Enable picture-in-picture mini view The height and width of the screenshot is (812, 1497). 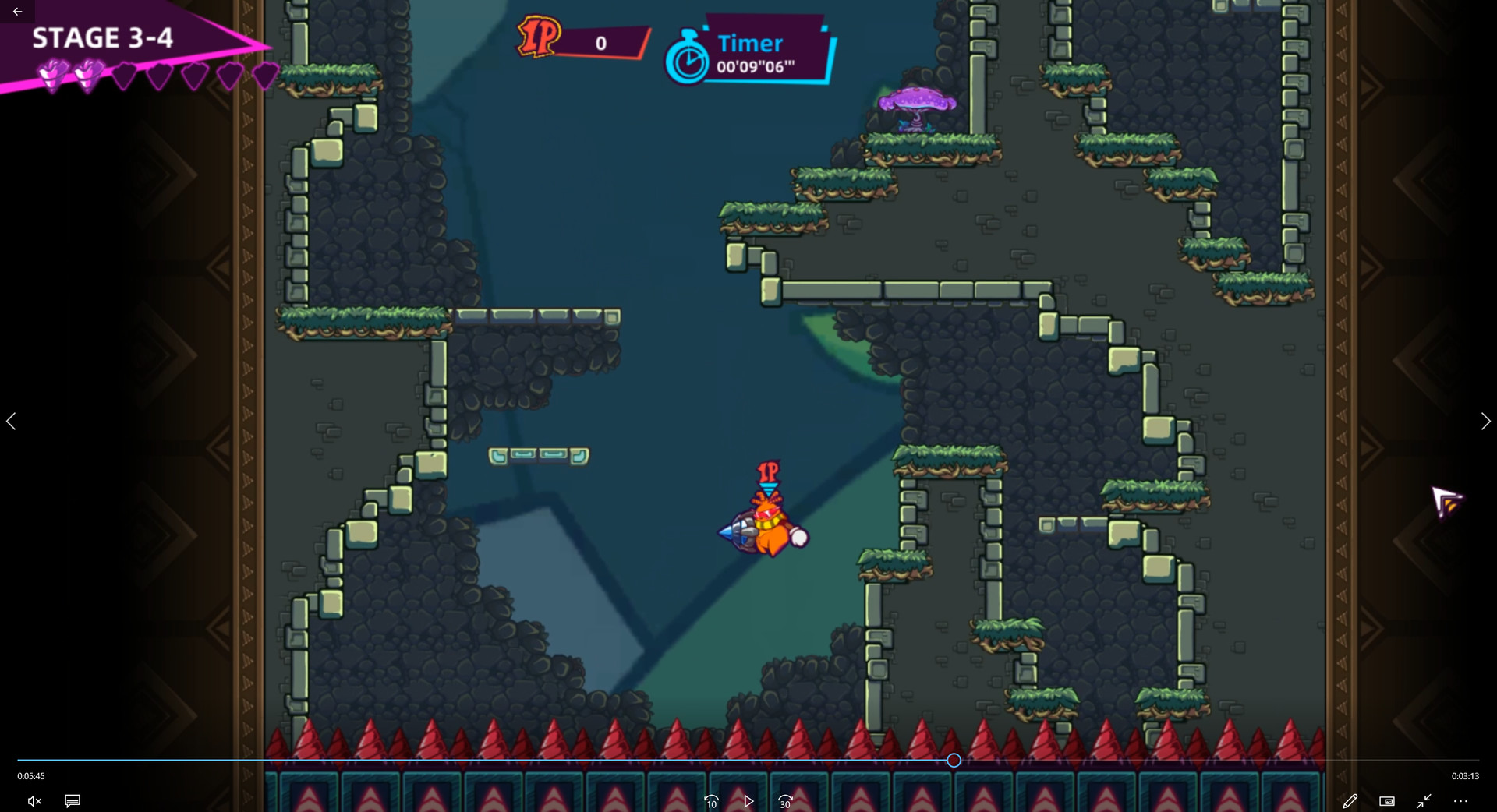tap(1388, 800)
